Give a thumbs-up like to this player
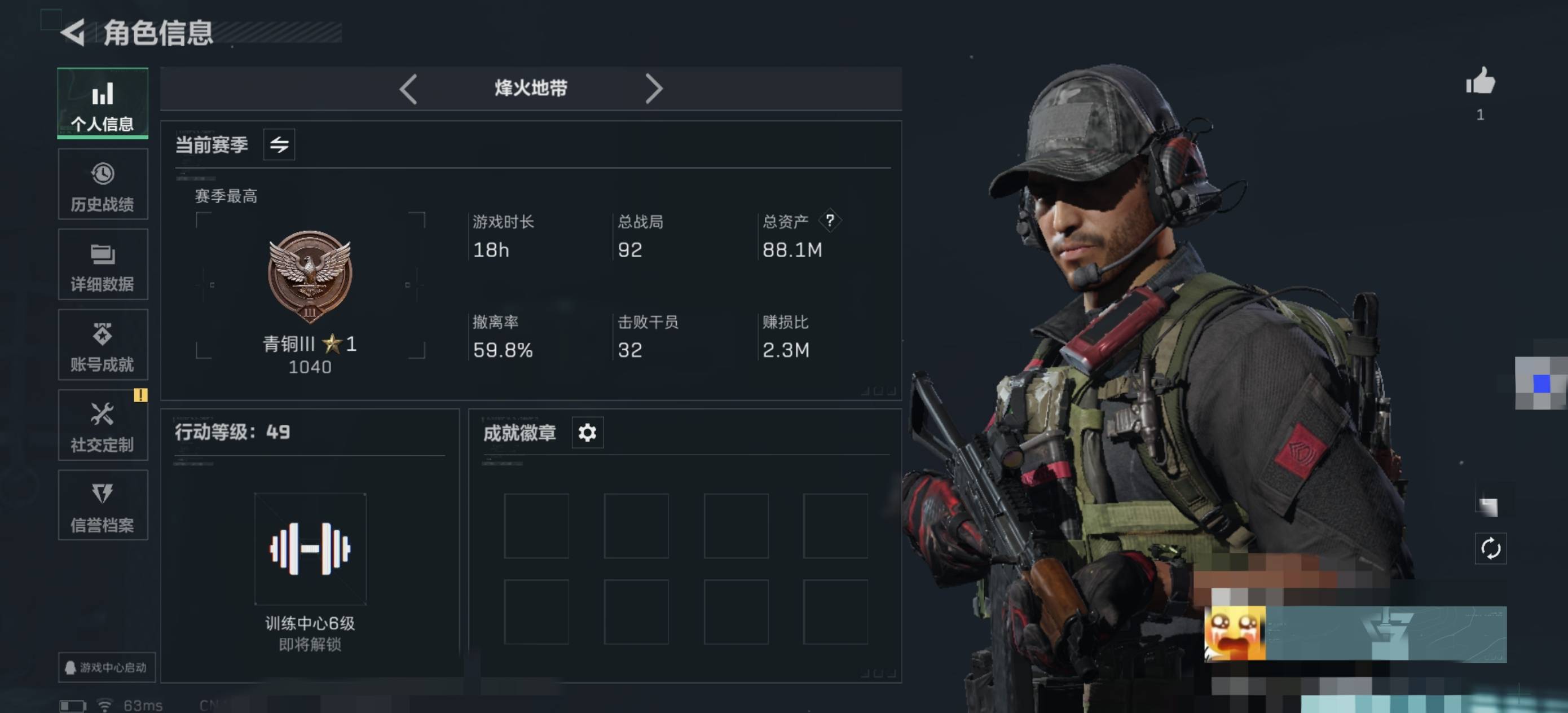Viewport: 1568px width, 713px height. [1481, 82]
